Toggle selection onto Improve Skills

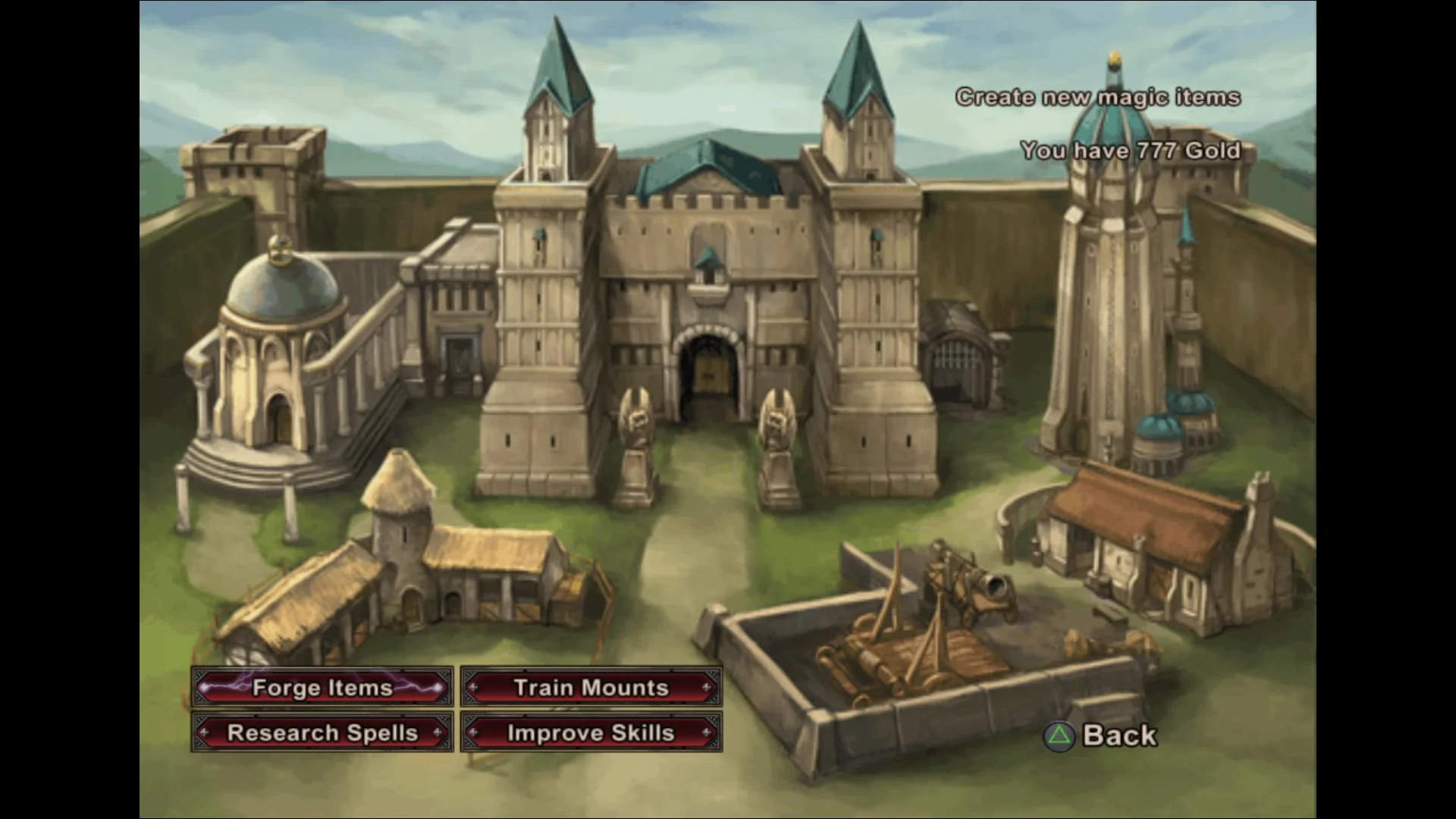pos(590,733)
